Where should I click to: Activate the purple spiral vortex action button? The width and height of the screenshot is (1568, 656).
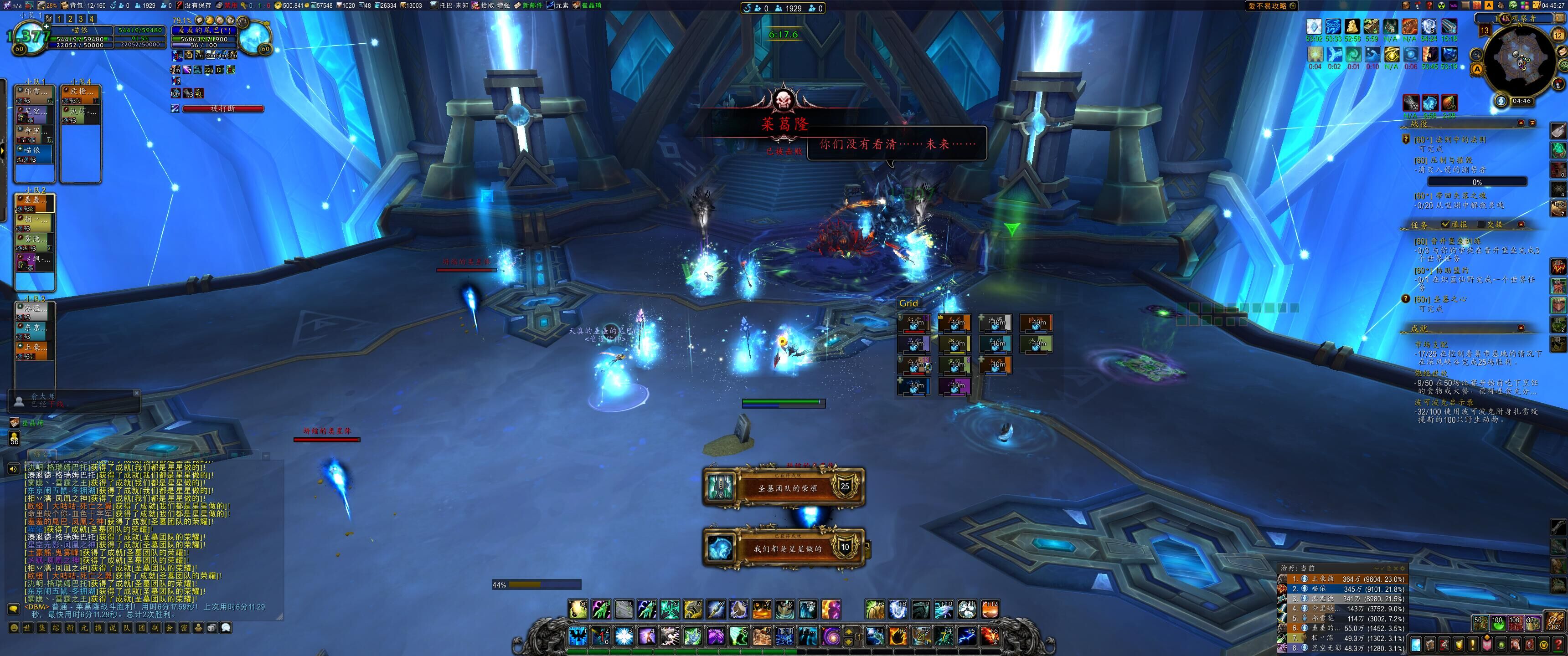pyautogui.click(x=831, y=636)
